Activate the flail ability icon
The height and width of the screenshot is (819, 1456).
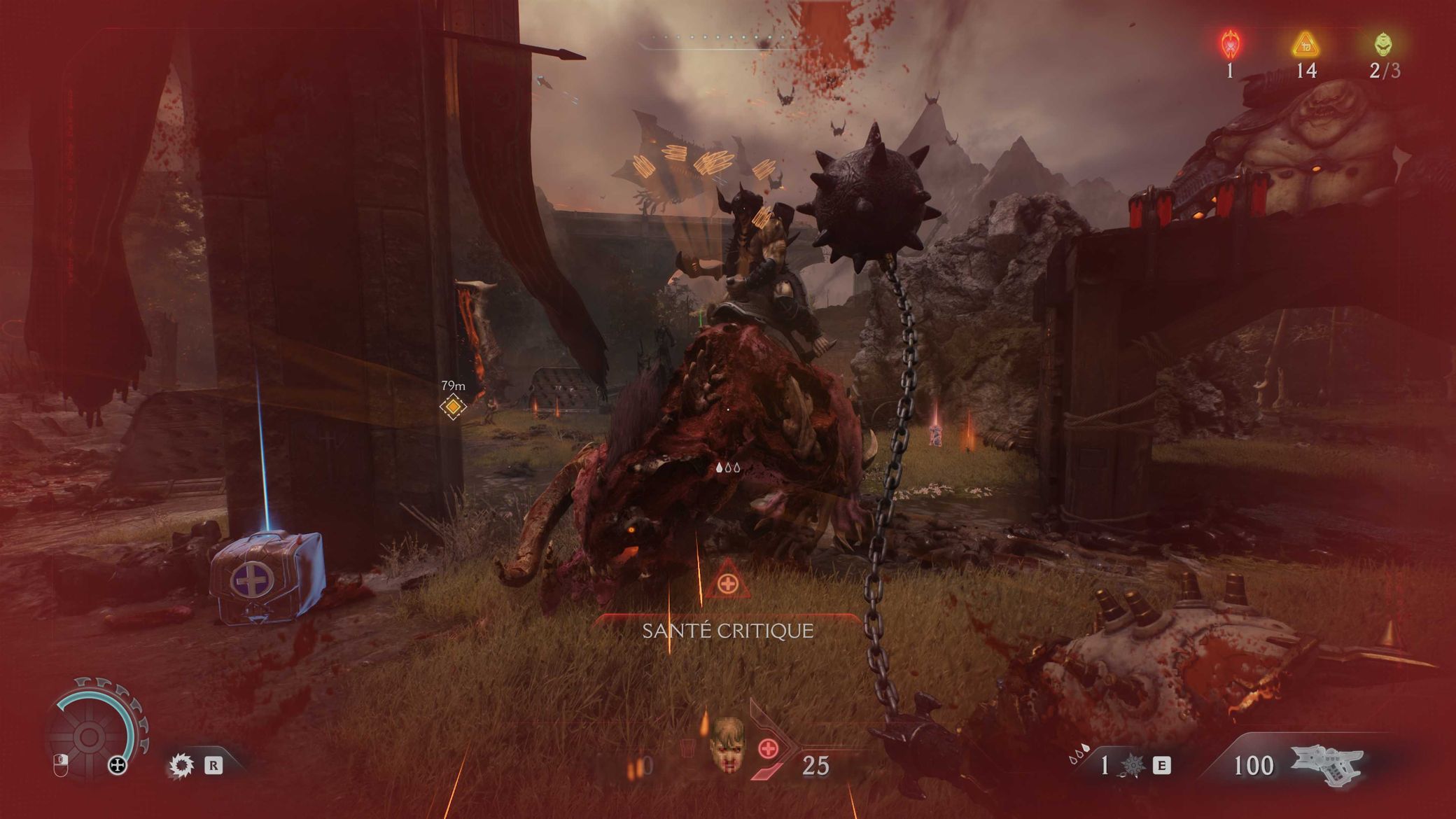point(1132,766)
